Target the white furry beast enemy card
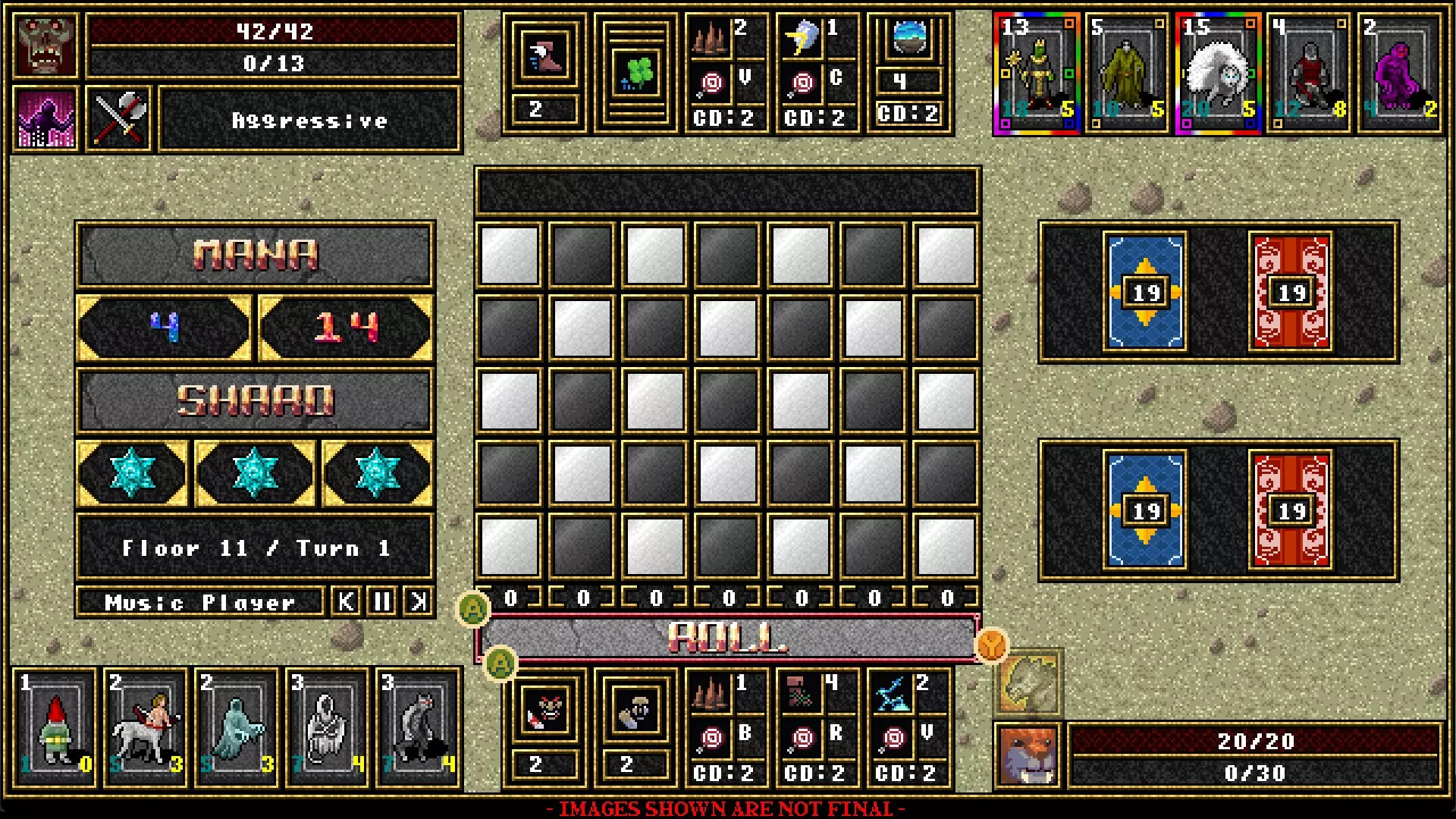The height and width of the screenshot is (819, 1456). click(1218, 74)
